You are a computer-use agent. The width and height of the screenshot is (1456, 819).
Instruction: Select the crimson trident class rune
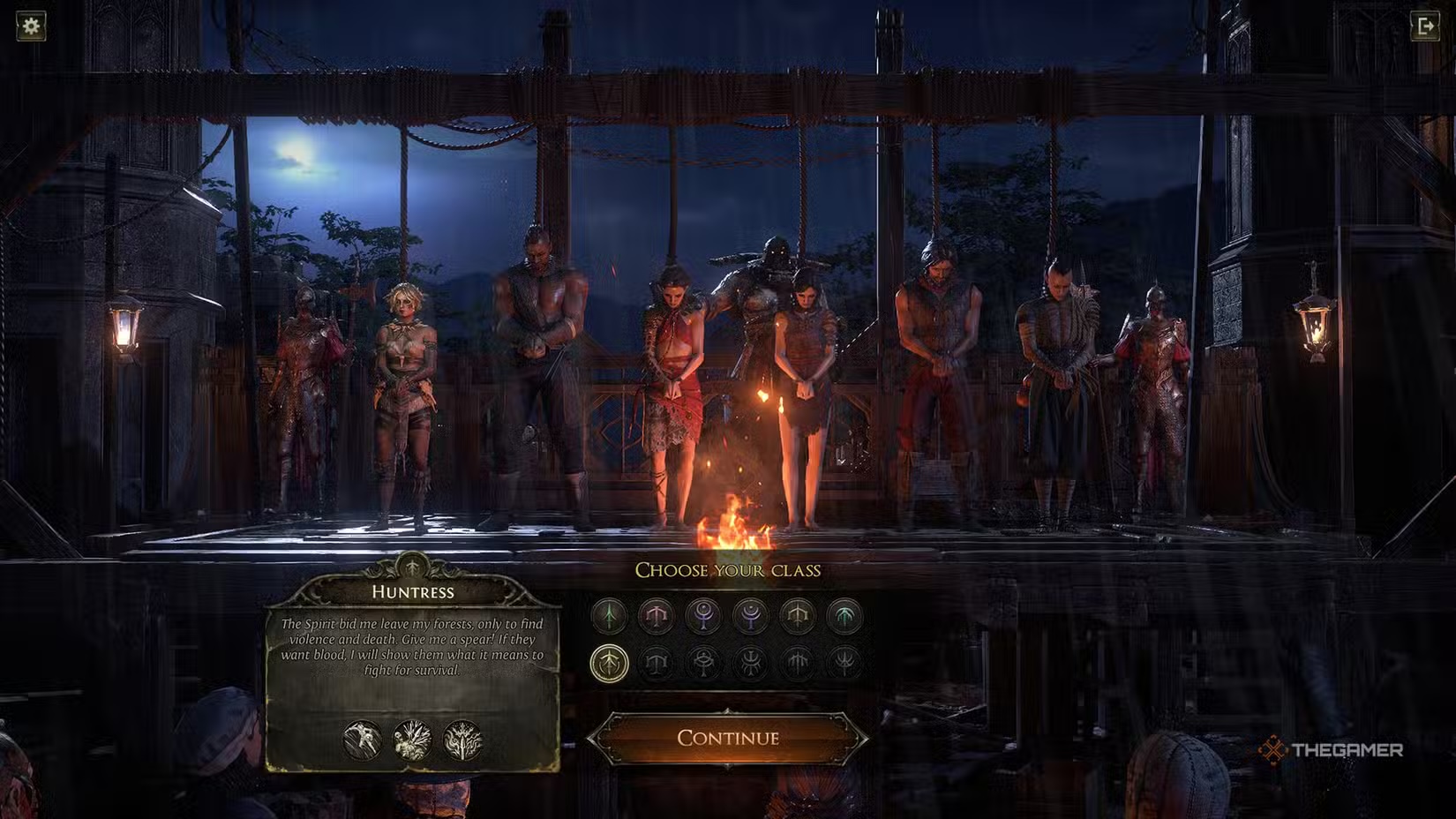point(656,615)
